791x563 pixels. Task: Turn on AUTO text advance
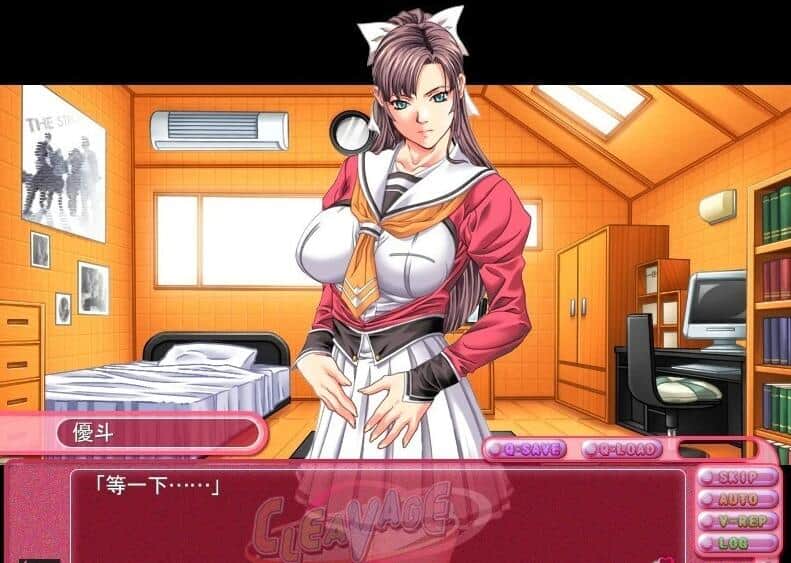point(738,499)
